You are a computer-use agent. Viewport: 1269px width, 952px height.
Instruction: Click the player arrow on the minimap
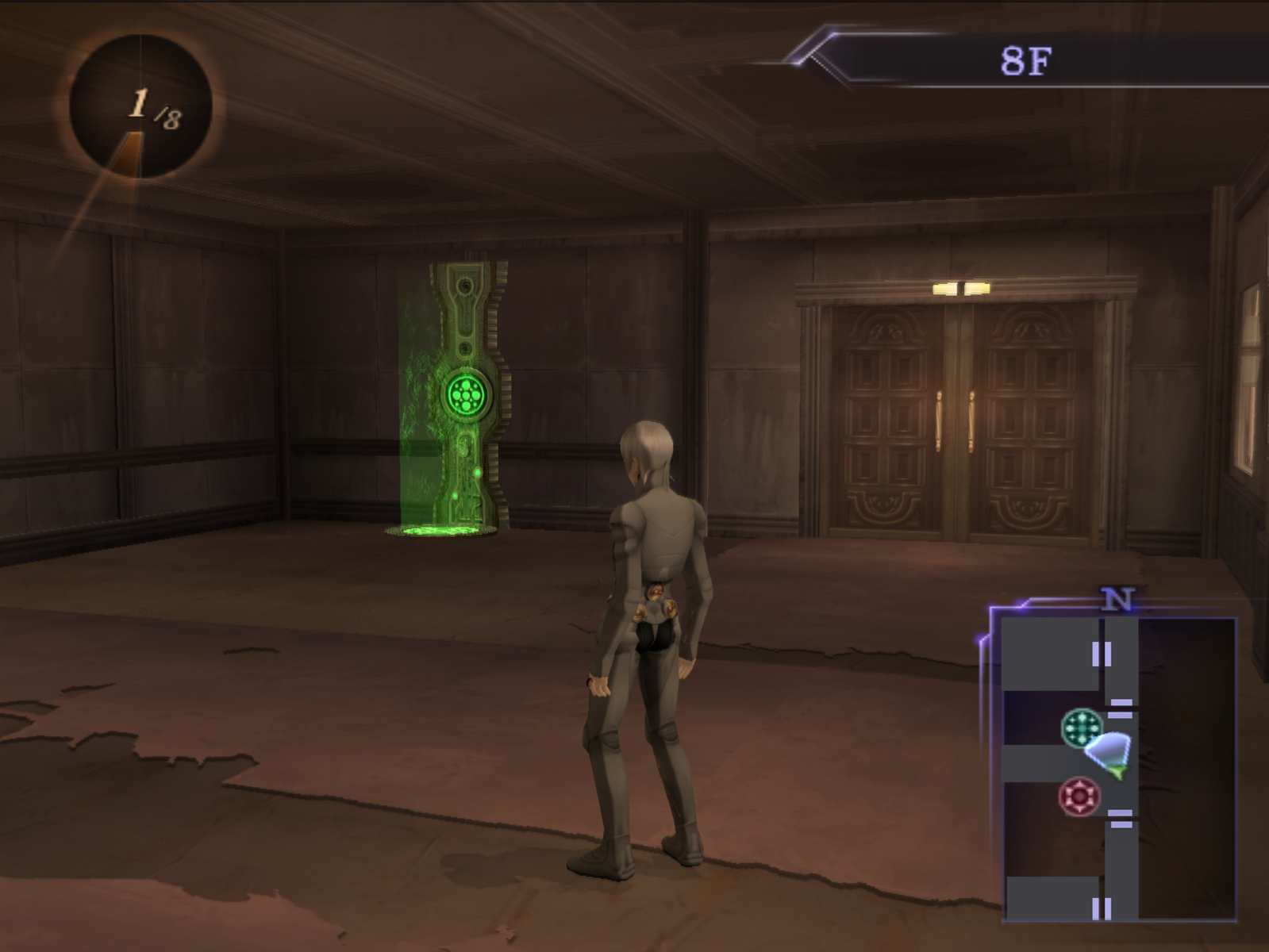(x=1109, y=753)
